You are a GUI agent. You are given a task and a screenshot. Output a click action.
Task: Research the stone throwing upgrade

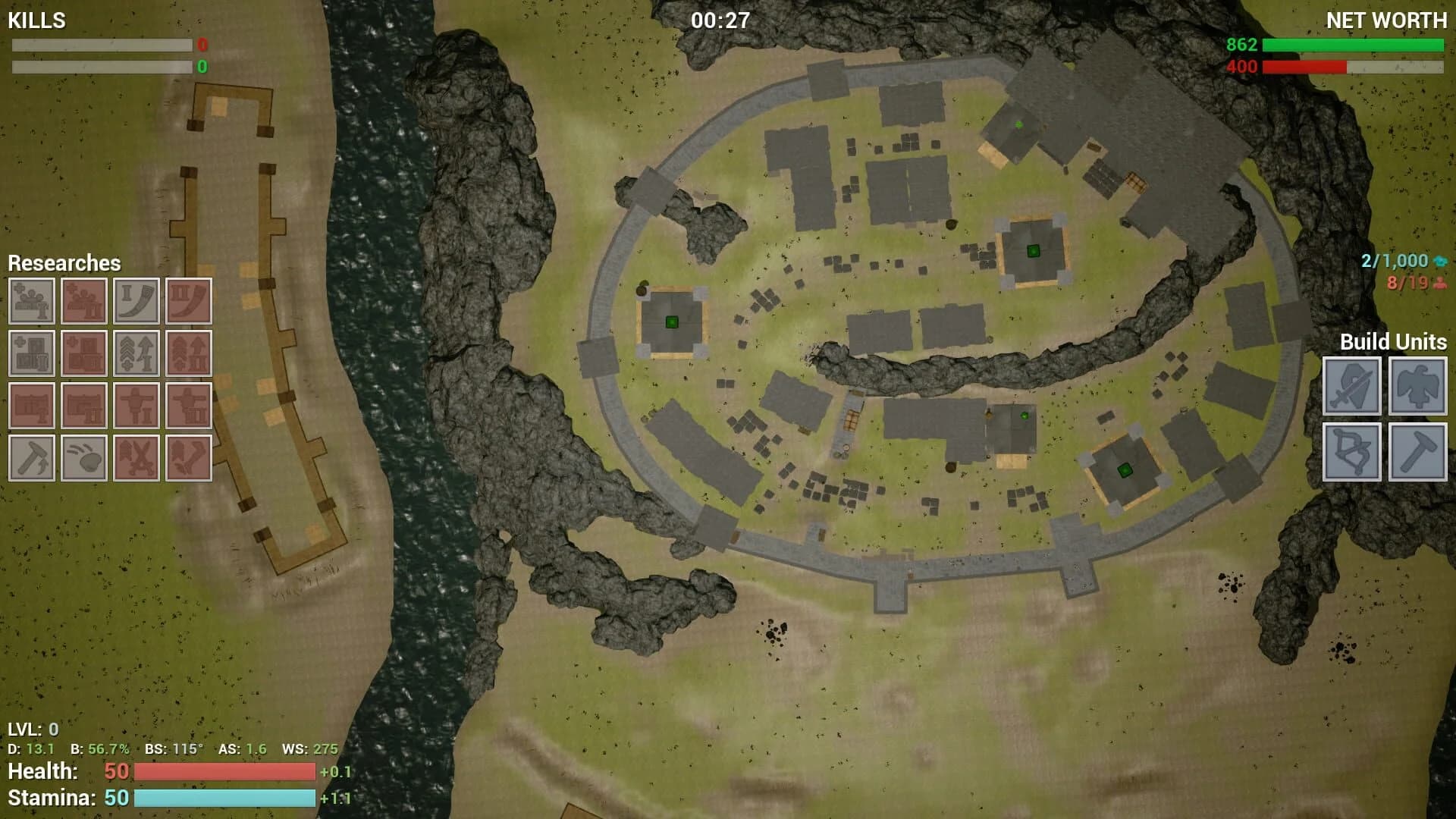pyautogui.click(x=83, y=458)
